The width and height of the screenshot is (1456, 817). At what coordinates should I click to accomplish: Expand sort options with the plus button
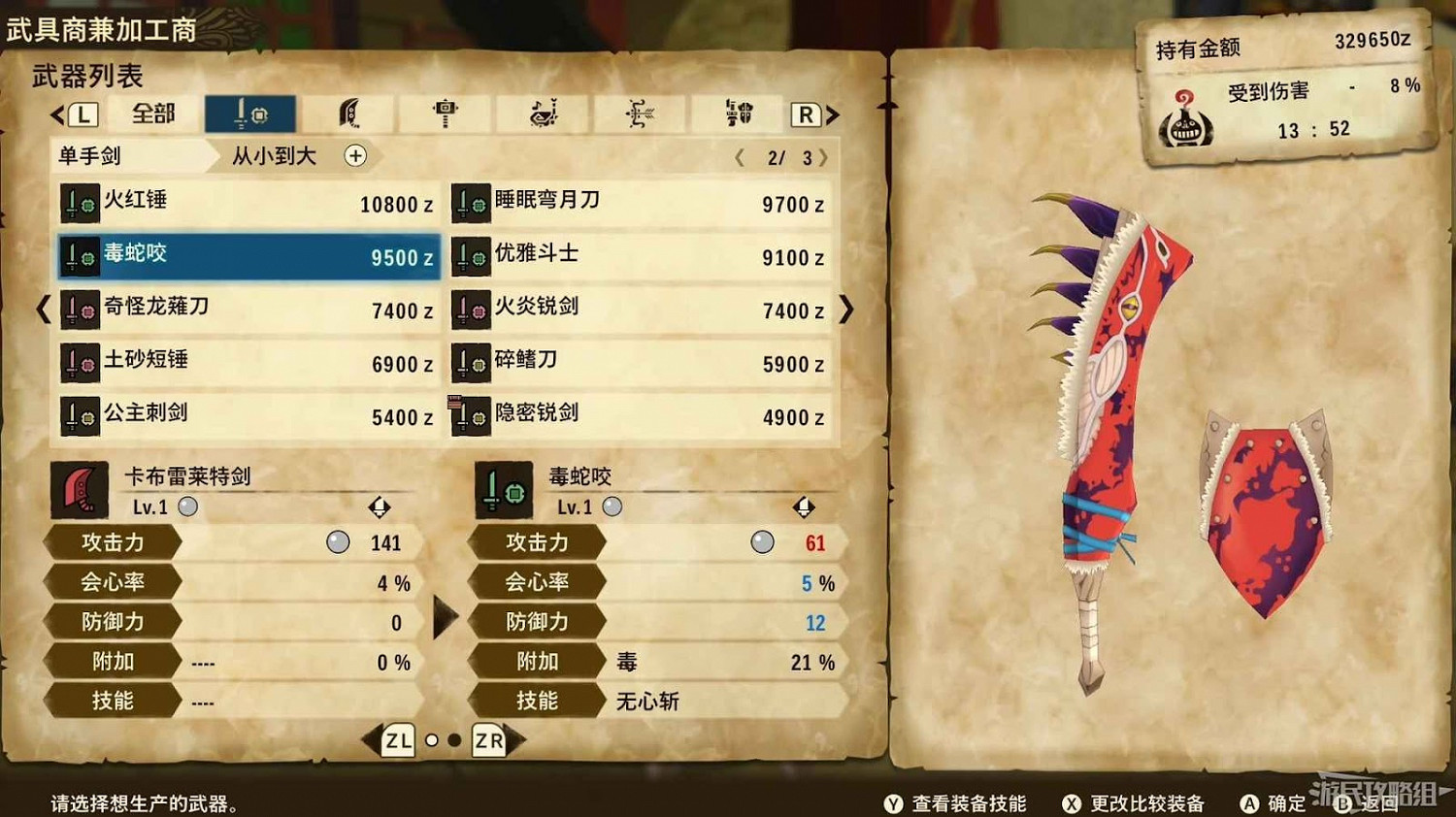tap(356, 156)
